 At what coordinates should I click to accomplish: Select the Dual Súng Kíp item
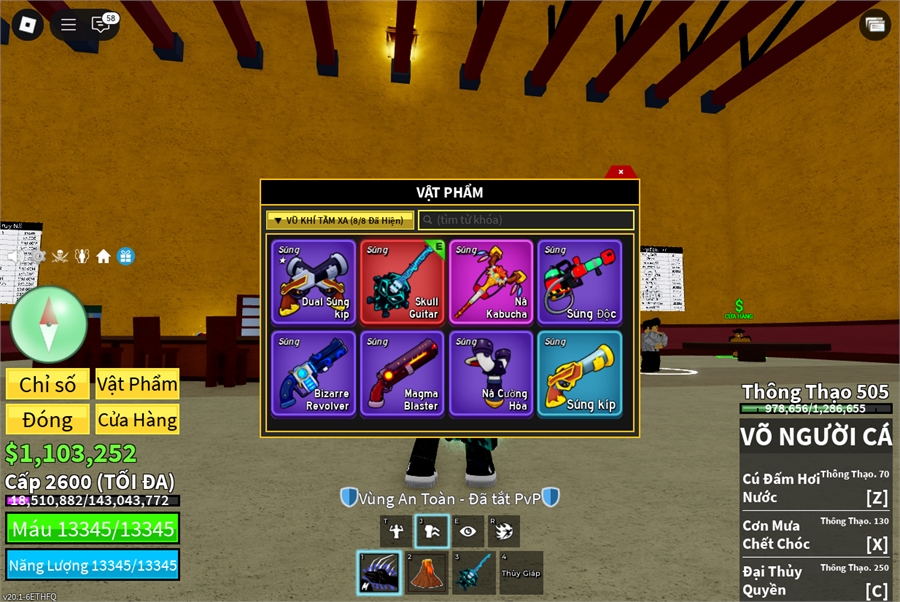point(313,282)
